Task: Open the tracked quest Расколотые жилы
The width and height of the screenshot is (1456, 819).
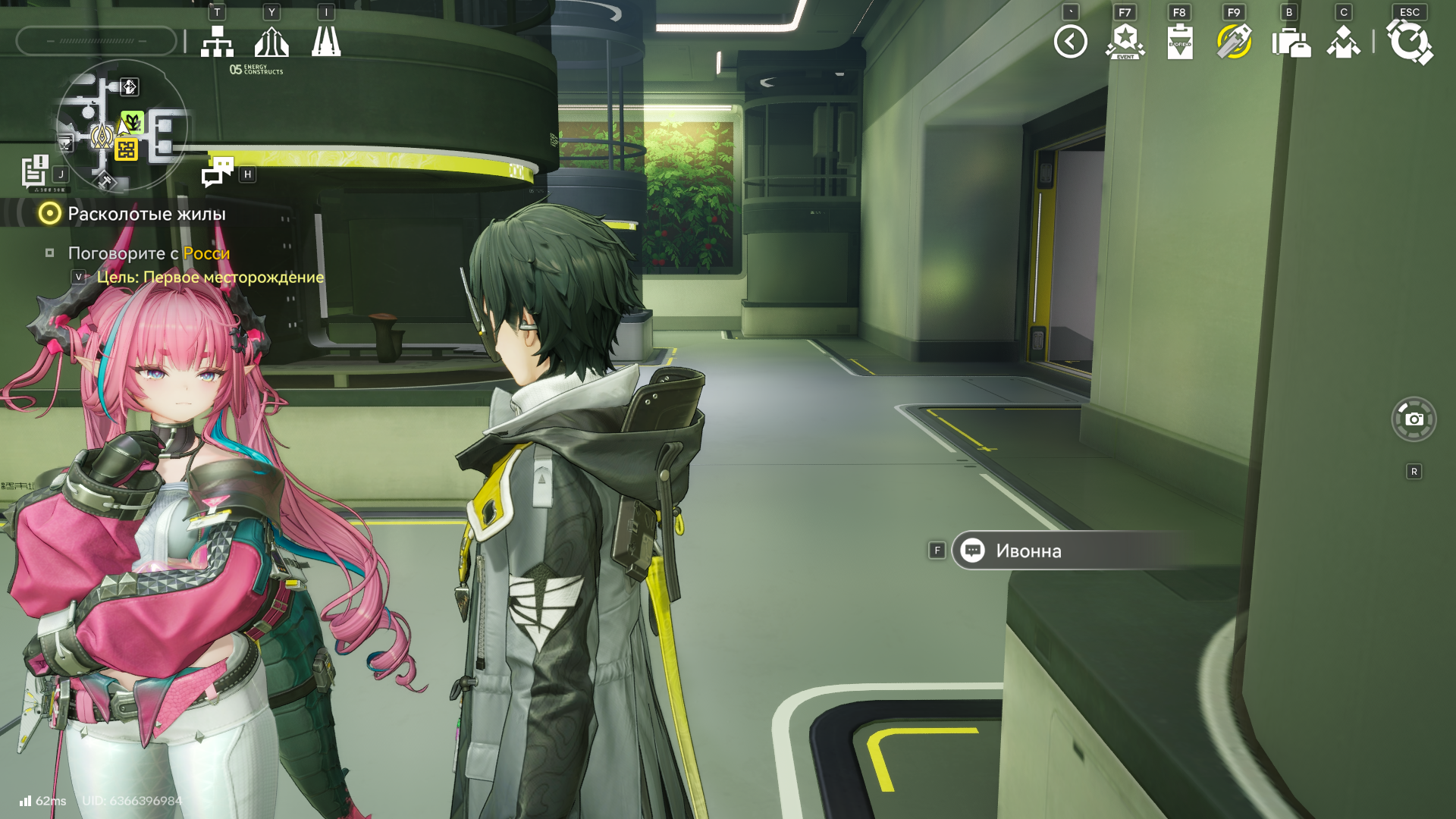Action: tap(146, 214)
